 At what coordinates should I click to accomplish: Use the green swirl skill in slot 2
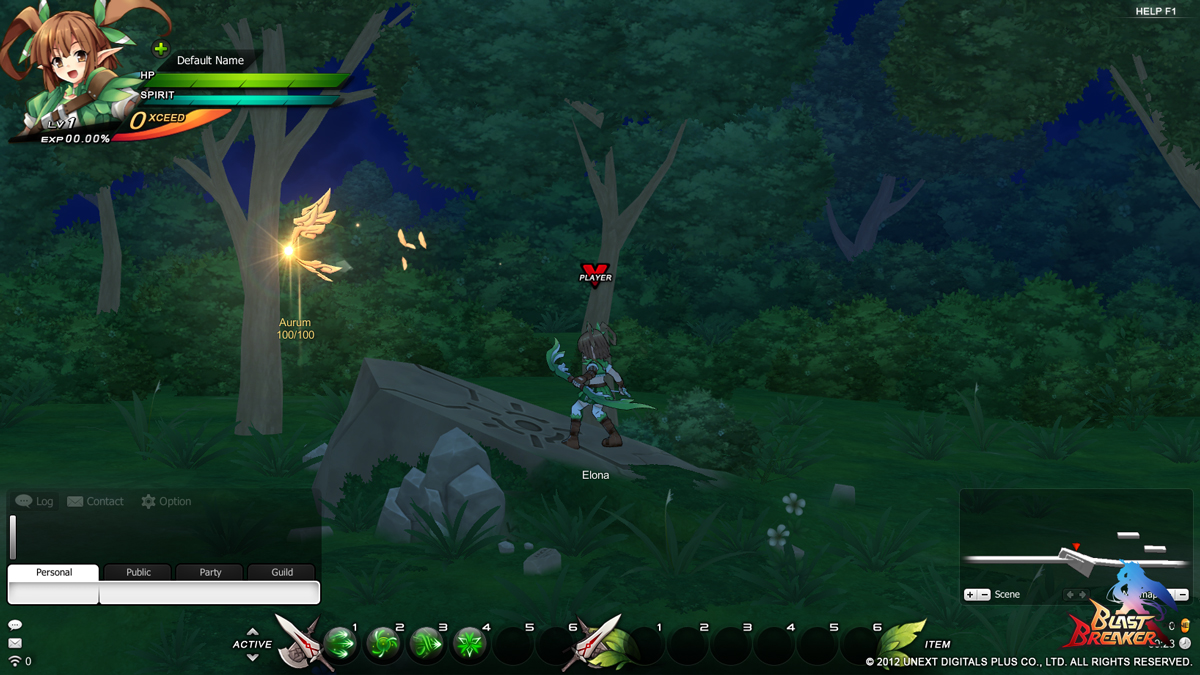(x=383, y=641)
